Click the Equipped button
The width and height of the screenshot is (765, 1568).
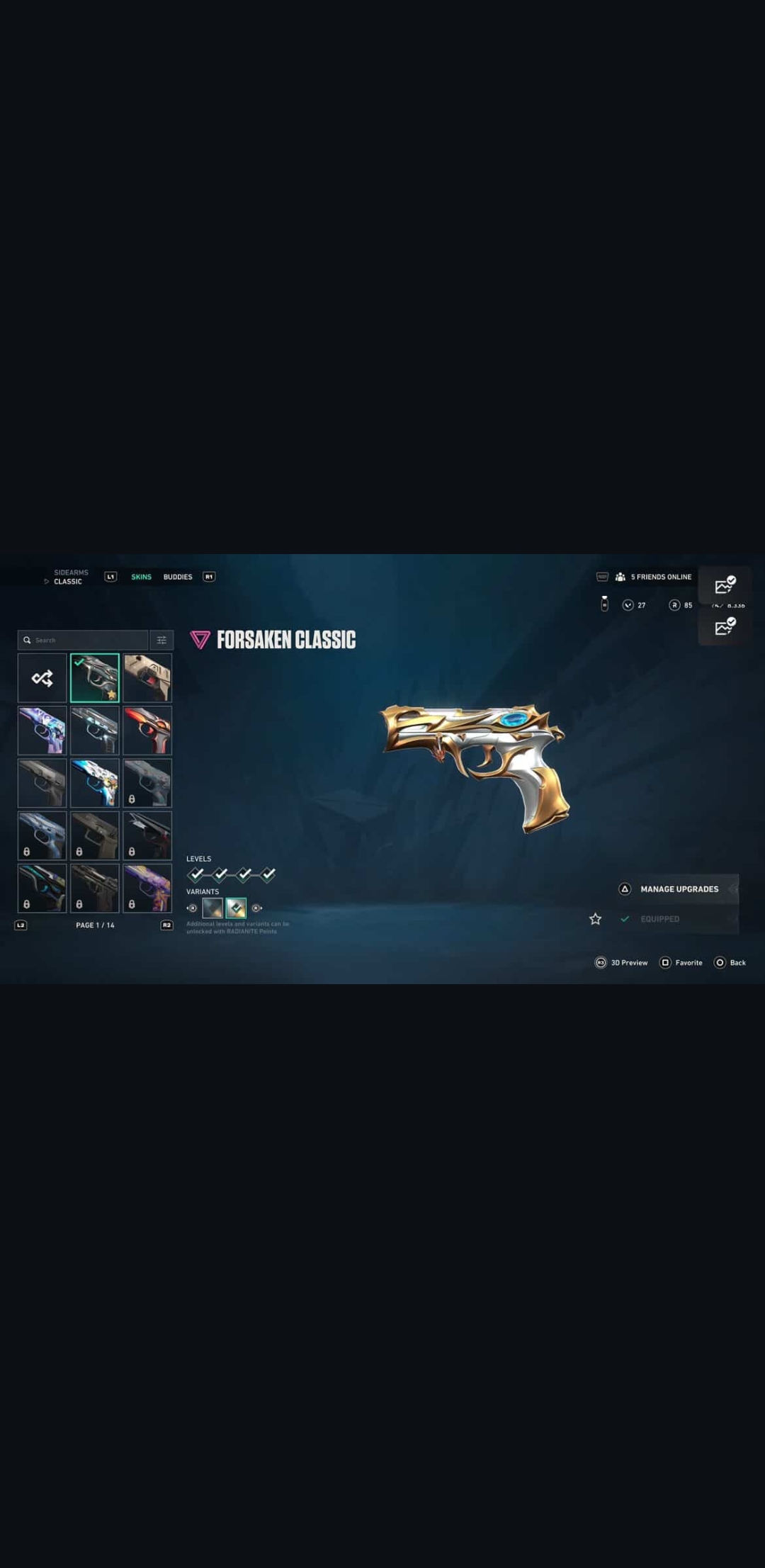point(659,919)
